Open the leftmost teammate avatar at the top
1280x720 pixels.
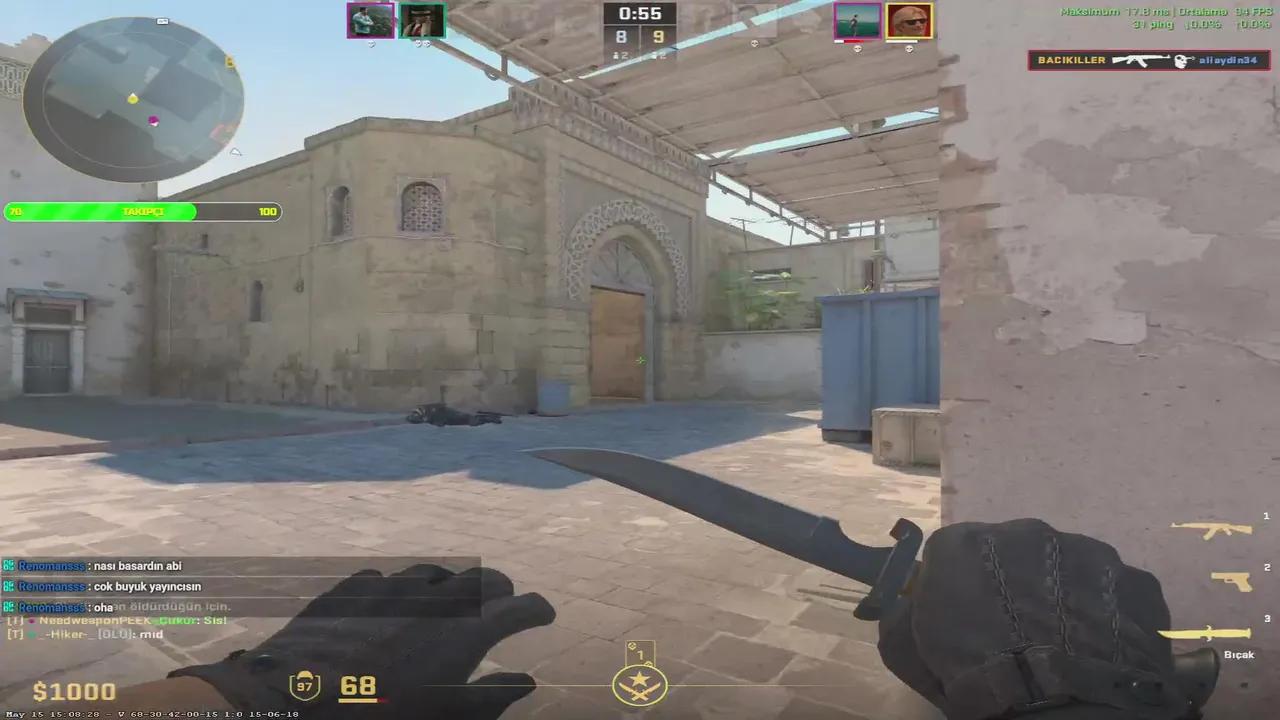pos(370,21)
